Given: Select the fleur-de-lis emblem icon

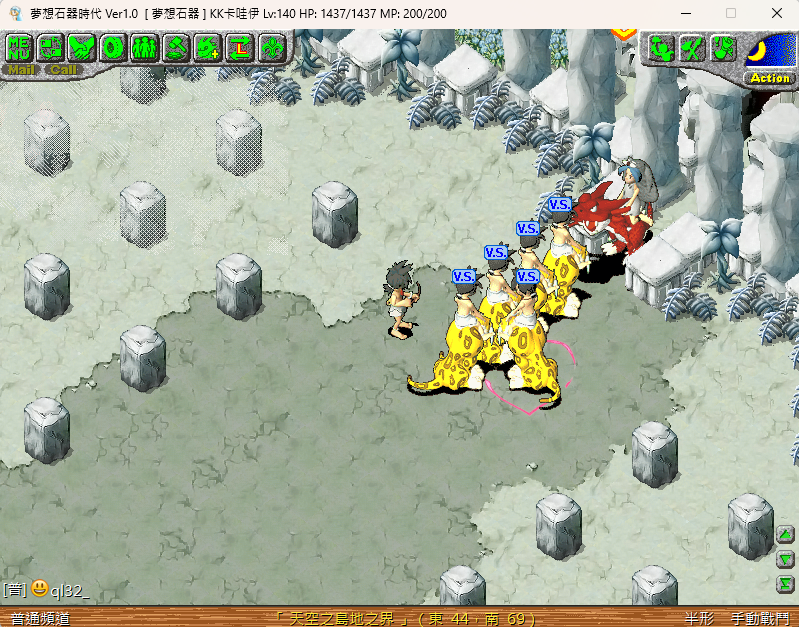Looking at the screenshot, I should pos(271,47).
